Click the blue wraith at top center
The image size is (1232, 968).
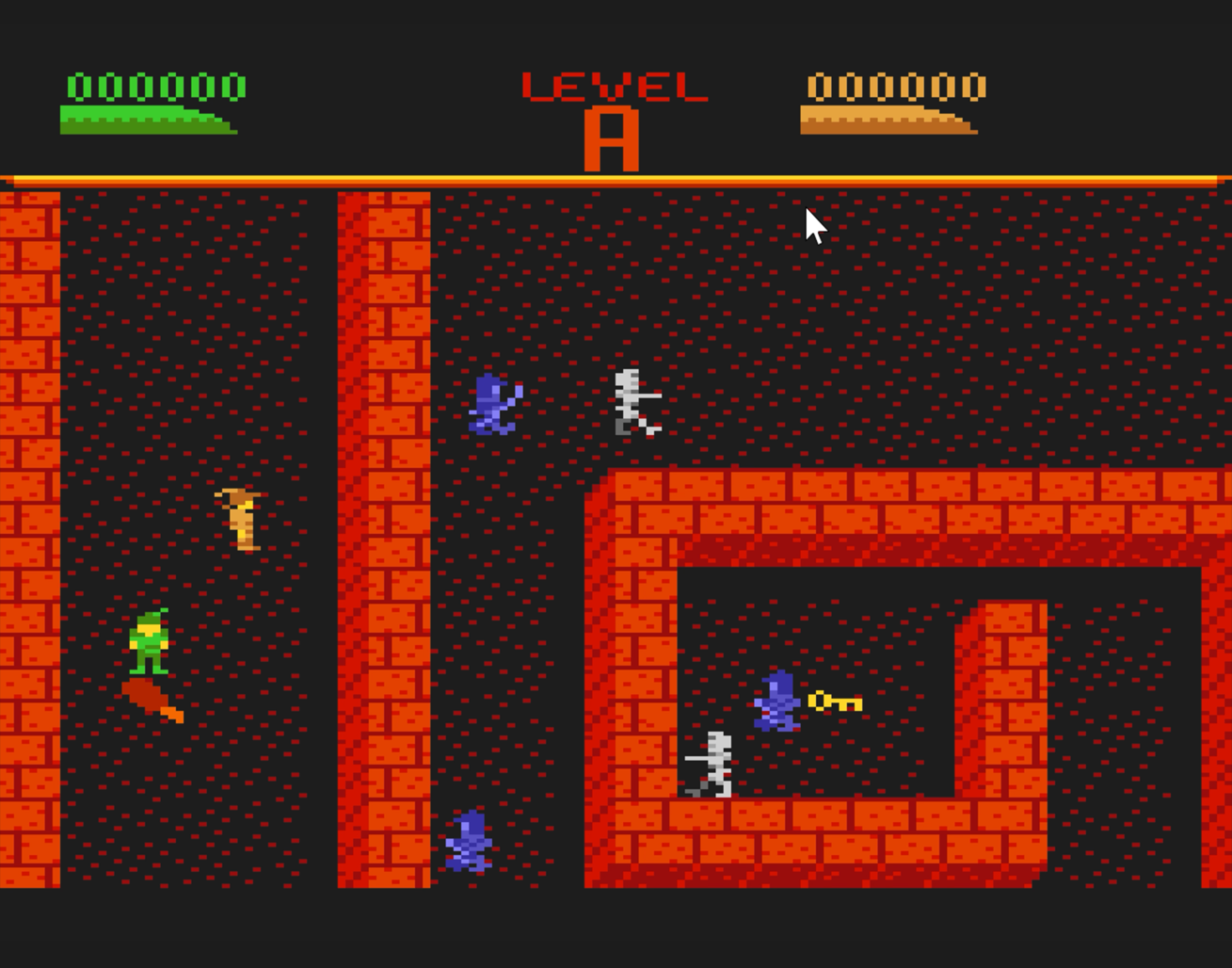491,405
